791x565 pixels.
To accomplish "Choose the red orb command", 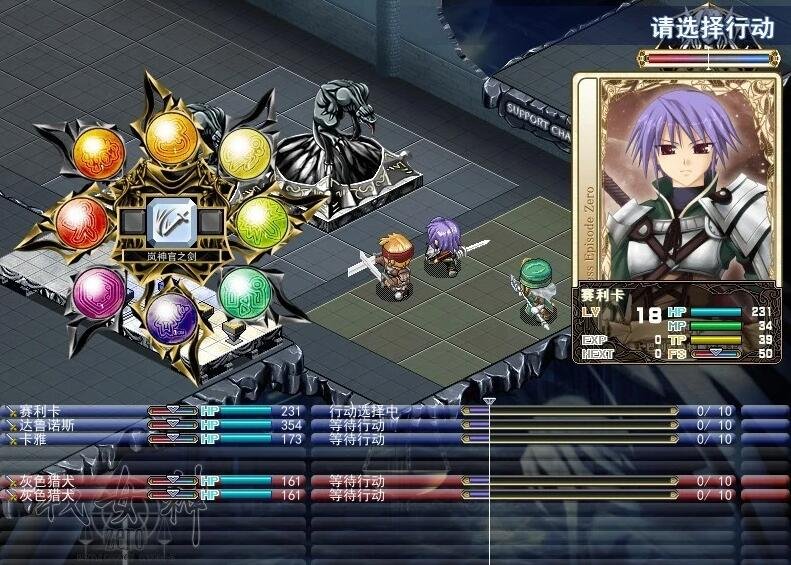I will 83,219.
